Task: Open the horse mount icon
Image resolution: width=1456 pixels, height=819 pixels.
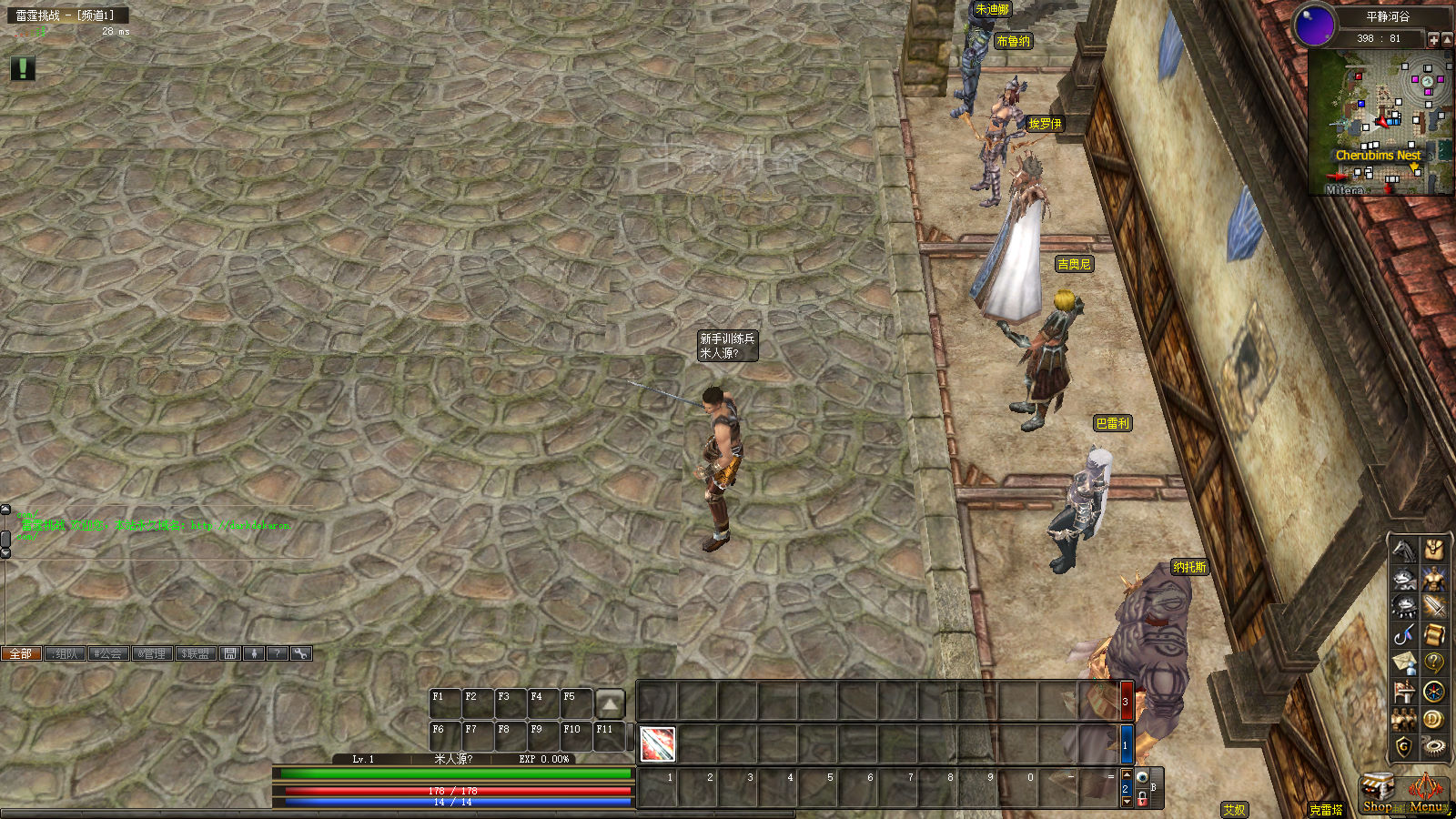Action: click(1404, 550)
